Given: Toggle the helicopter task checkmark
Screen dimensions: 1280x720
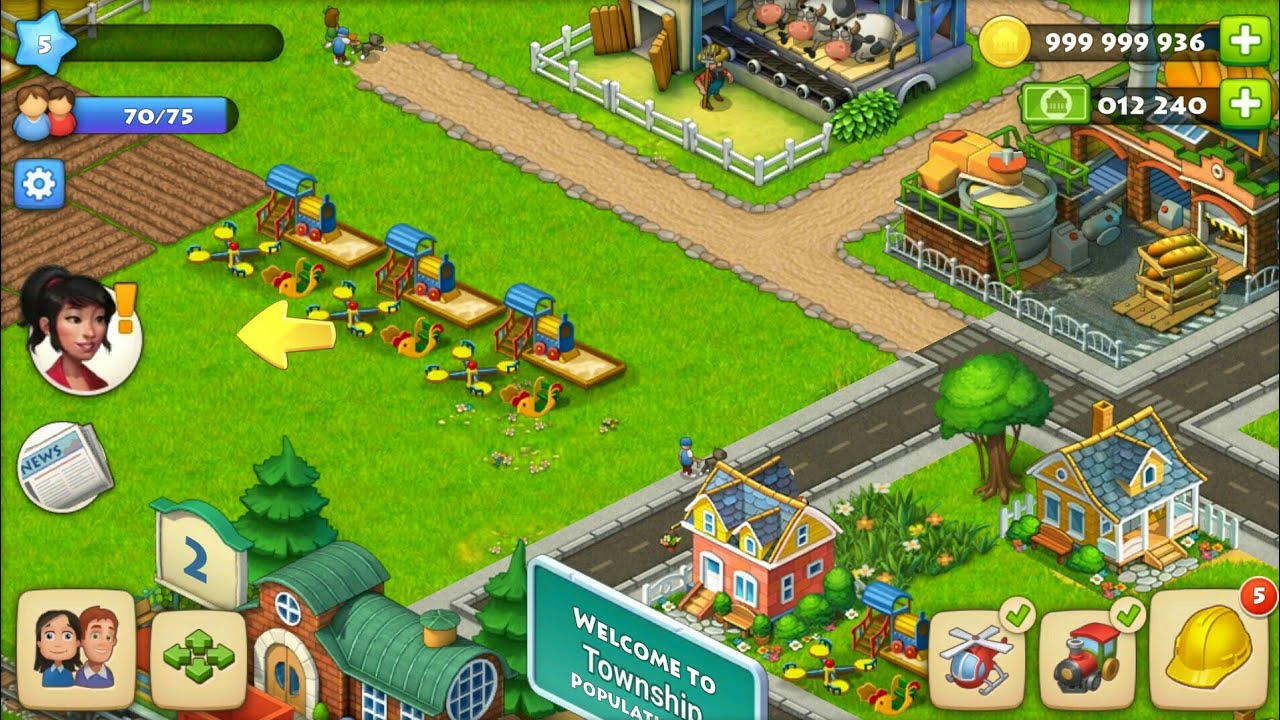Looking at the screenshot, I should tap(1018, 617).
